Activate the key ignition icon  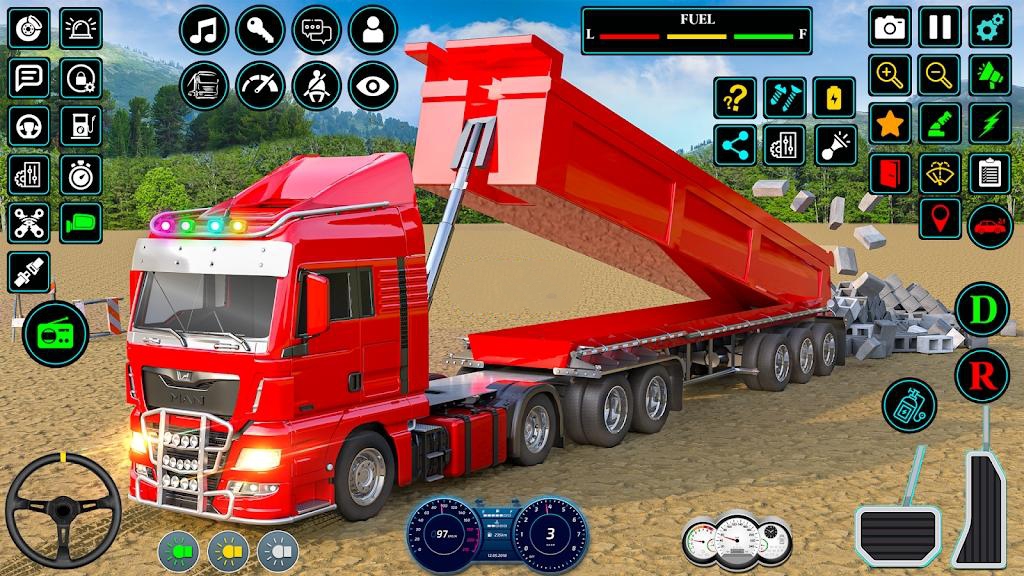260,30
